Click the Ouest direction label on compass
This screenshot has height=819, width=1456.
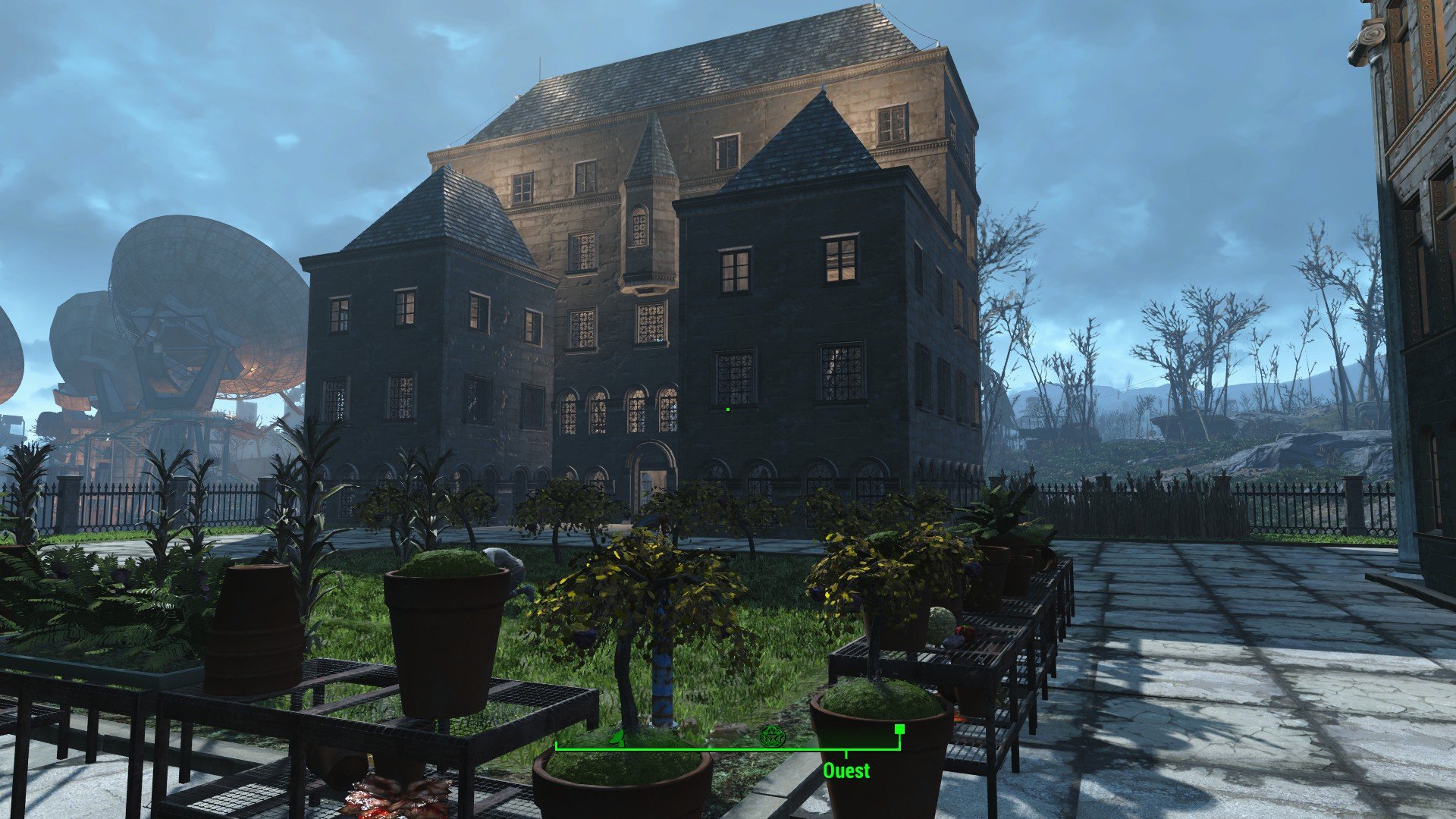pos(846,770)
